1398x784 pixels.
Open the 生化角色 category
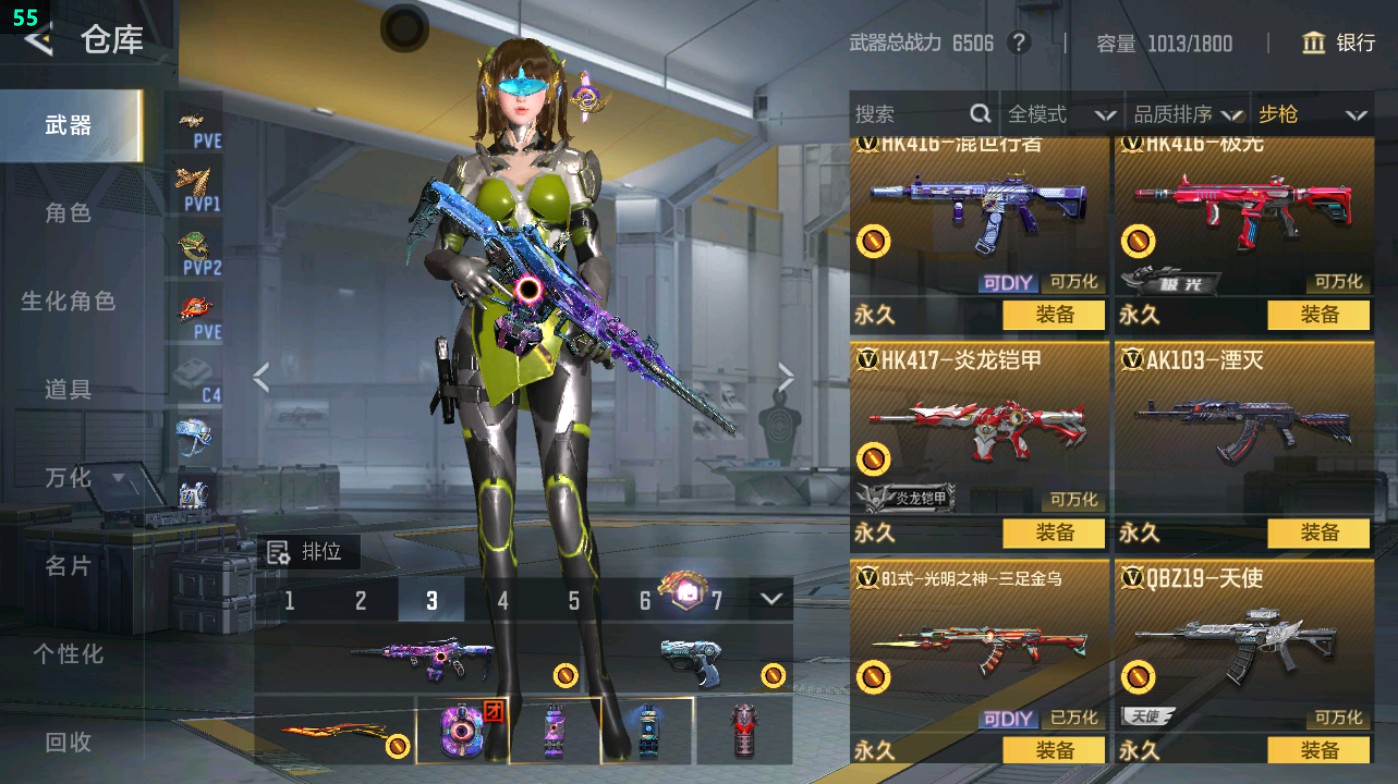68,301
